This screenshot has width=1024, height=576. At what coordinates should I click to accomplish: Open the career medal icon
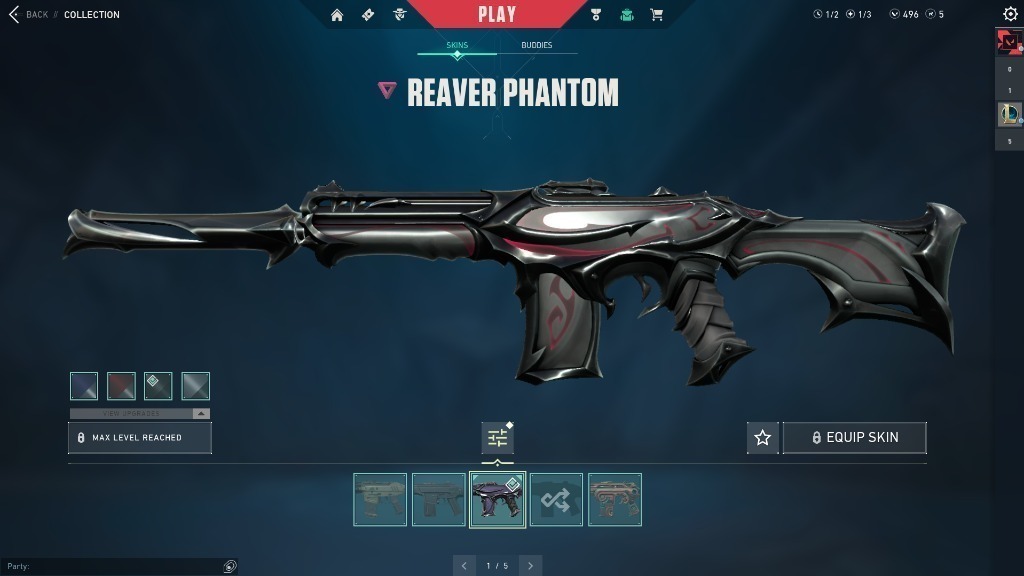point(596,15)
